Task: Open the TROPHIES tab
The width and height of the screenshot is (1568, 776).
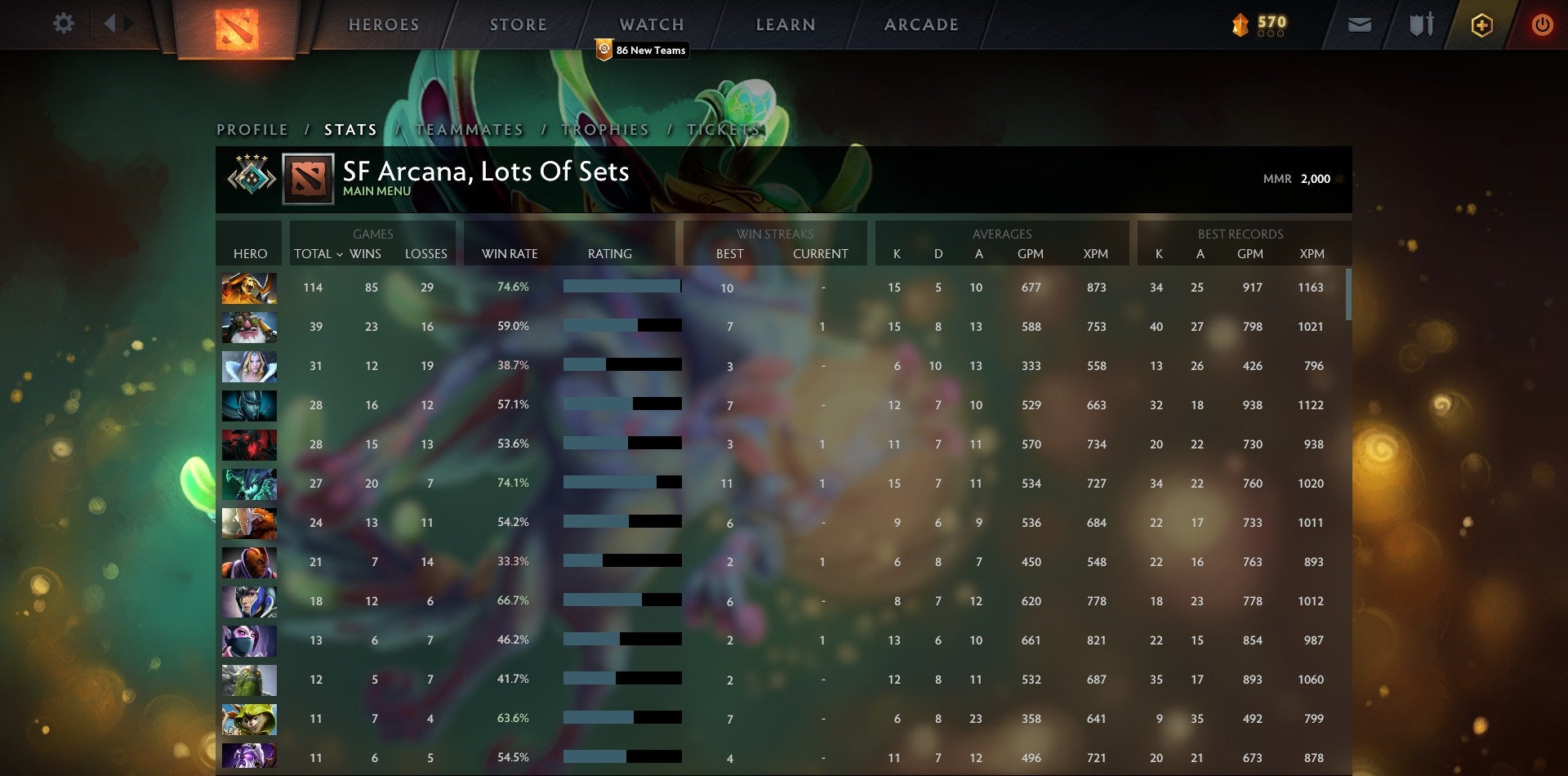Action: (x=604, y=129)
